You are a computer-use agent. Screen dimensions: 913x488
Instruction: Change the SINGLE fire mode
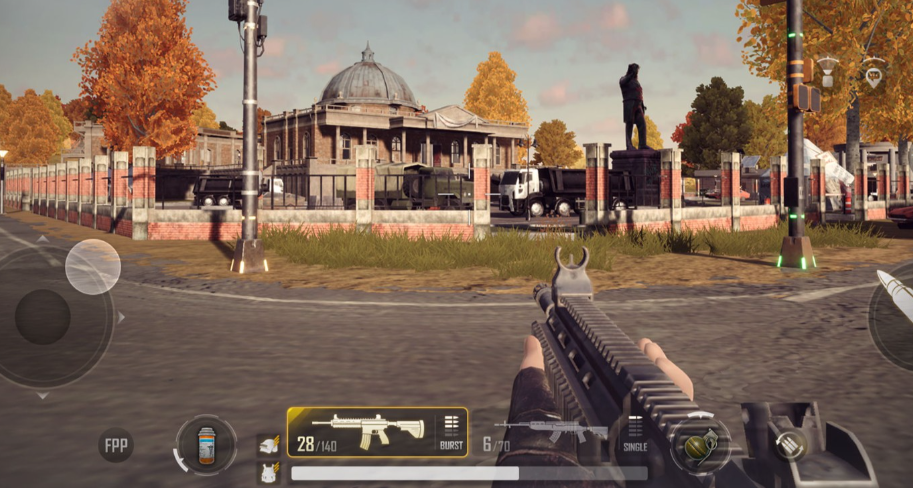point(635,434)
